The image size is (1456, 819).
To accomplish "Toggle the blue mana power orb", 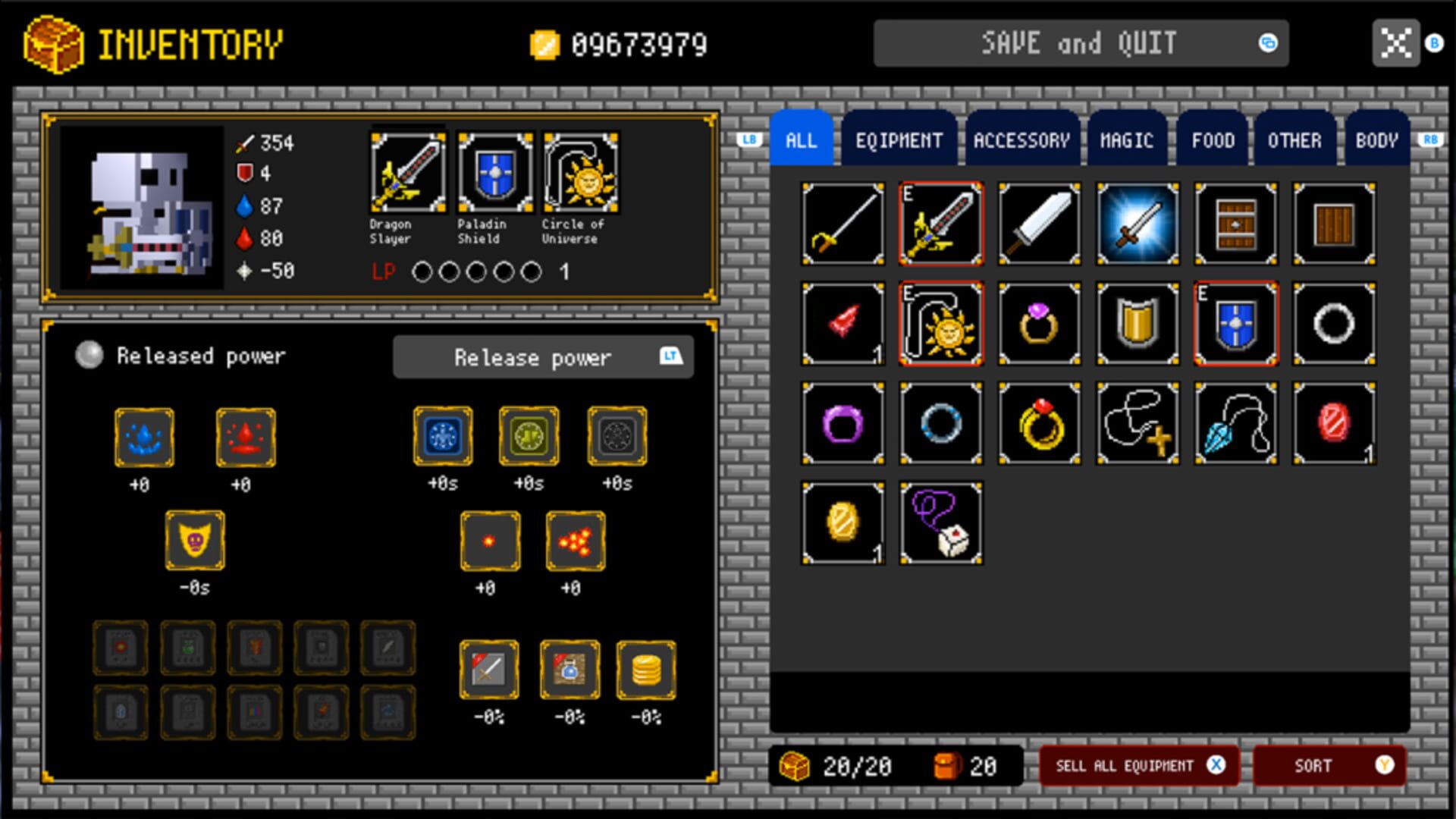I will pyautogui.click(x=144, y=436).
